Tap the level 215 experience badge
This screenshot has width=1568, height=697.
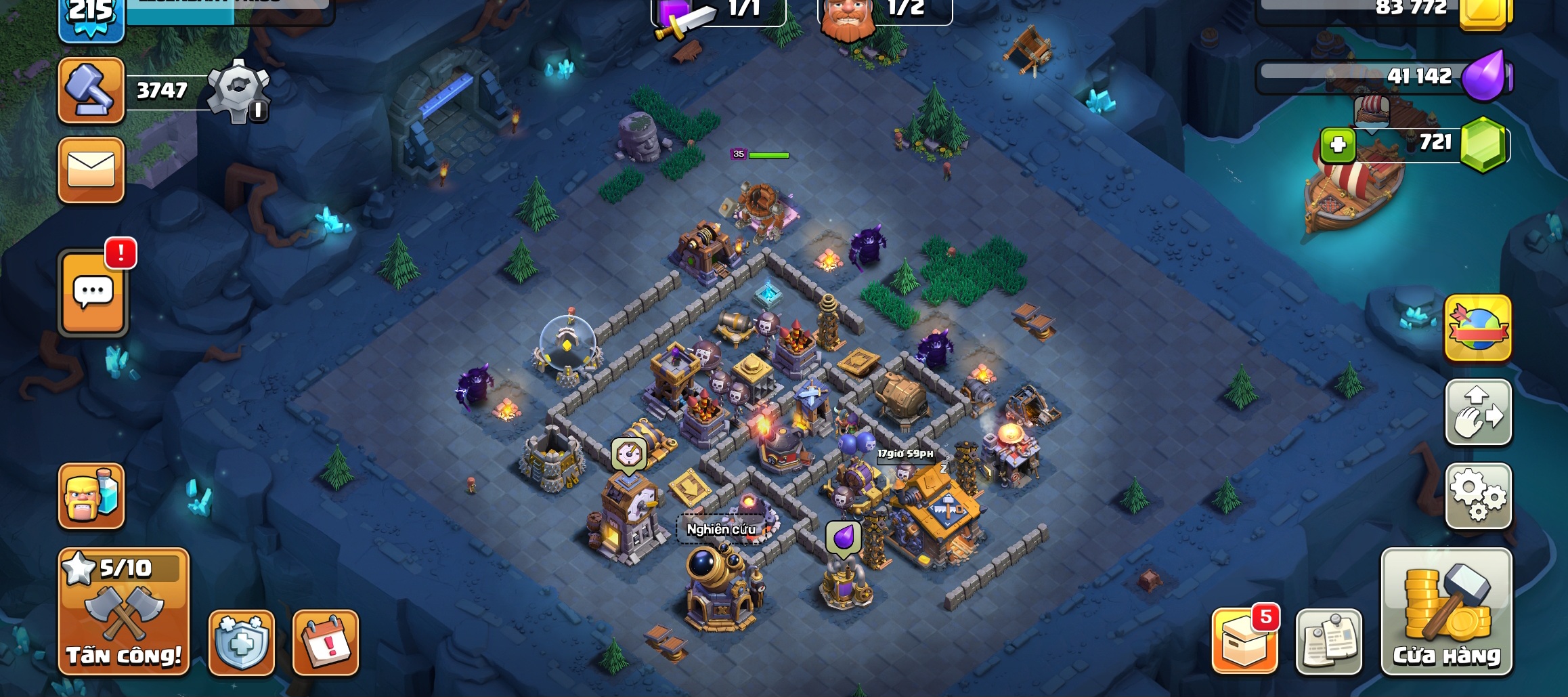point(91,17)
